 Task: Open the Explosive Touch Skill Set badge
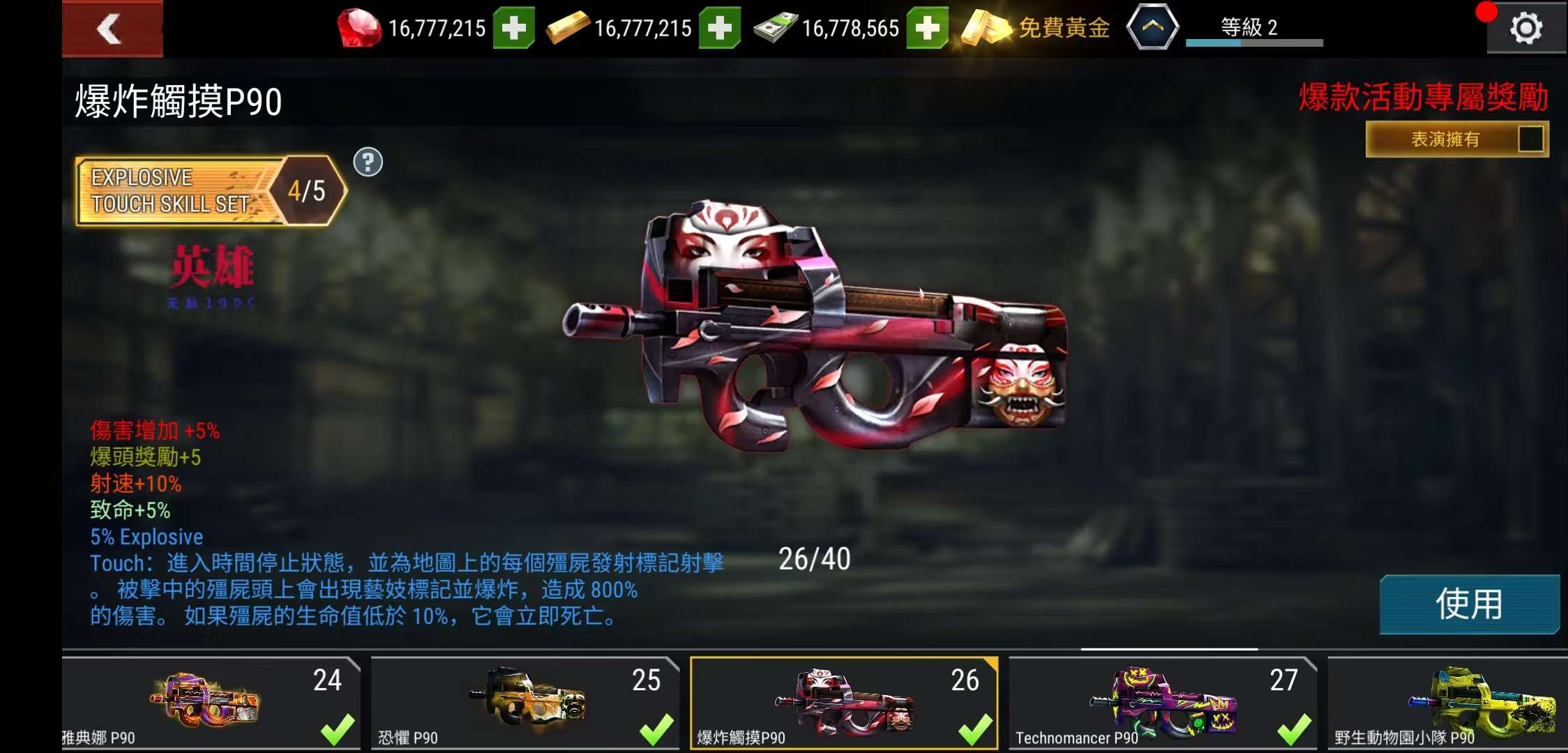[x=209, y=191]
